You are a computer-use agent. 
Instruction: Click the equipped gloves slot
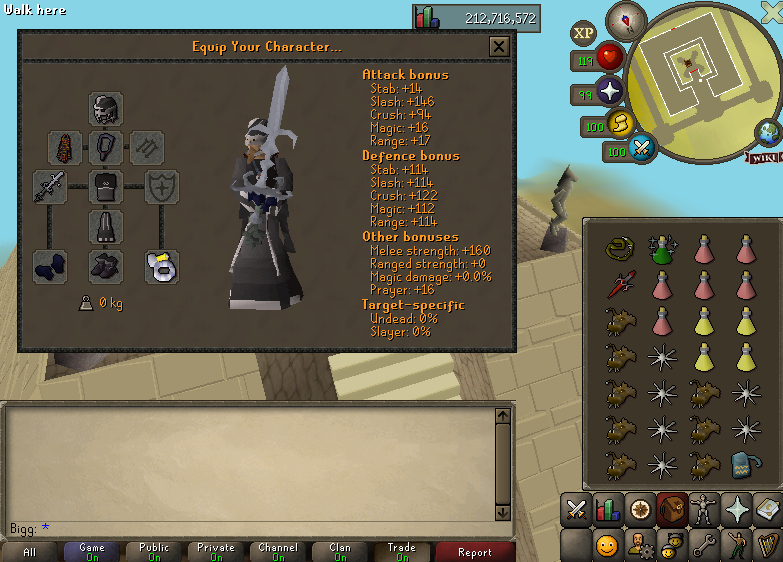tap(50, 266)
